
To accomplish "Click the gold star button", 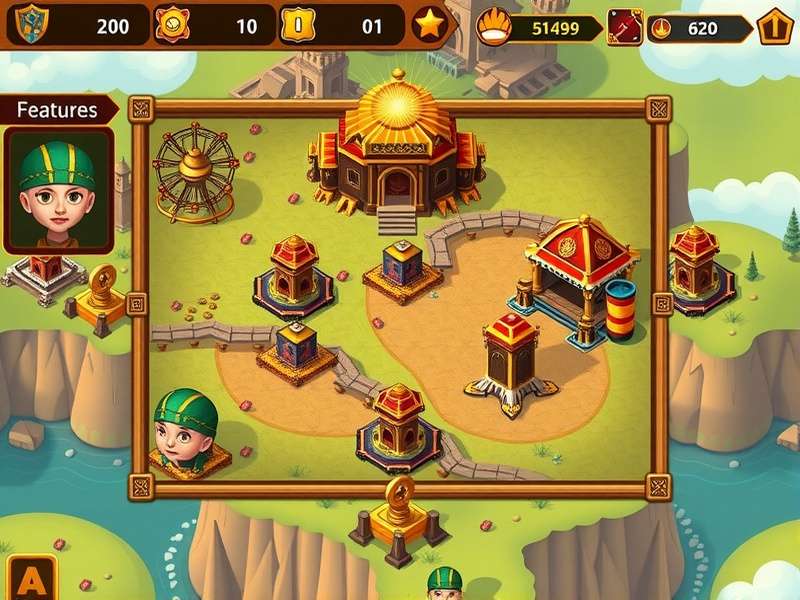I will click(430, 25).
